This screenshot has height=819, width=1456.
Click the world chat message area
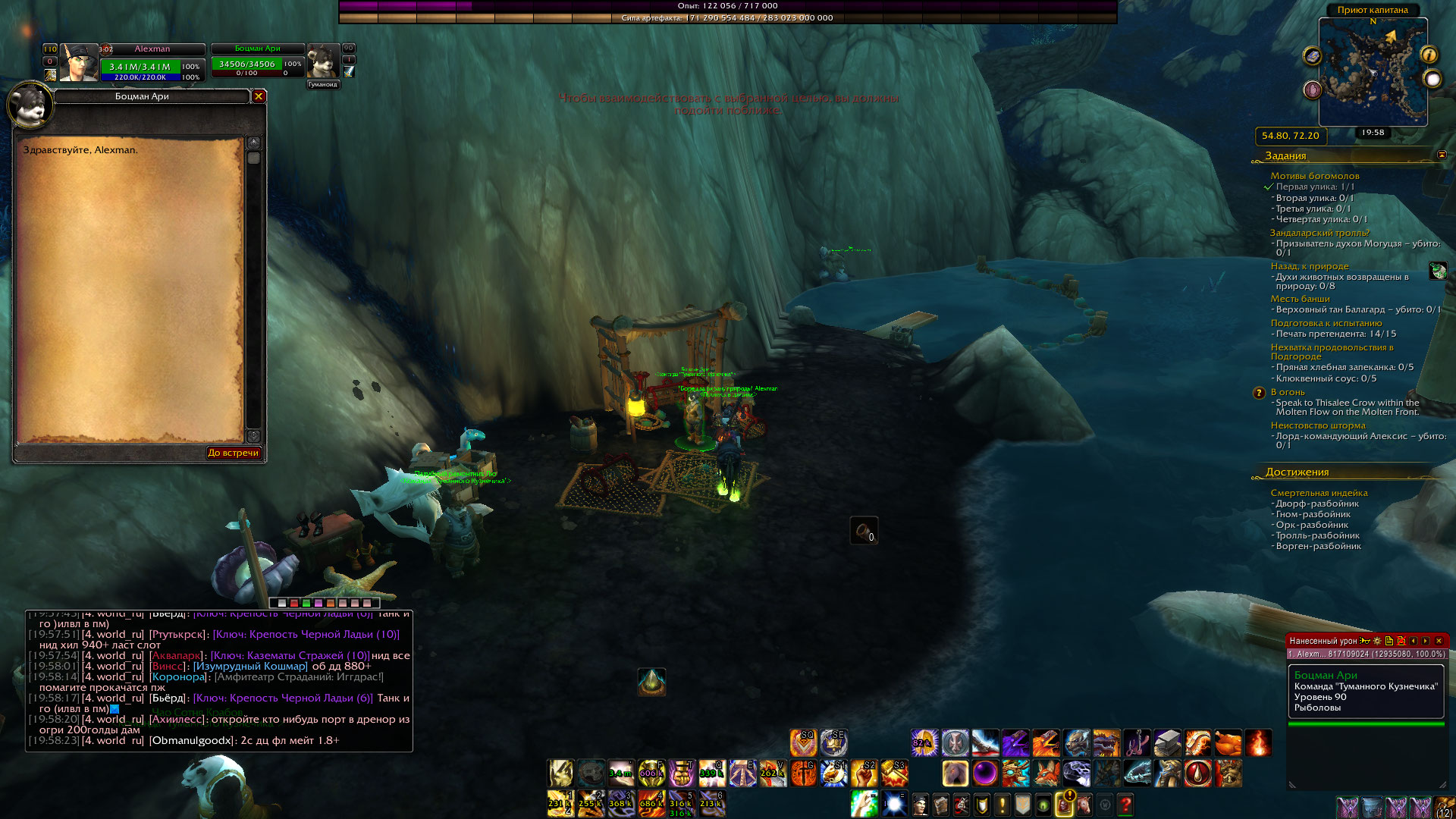coord(219,682)
